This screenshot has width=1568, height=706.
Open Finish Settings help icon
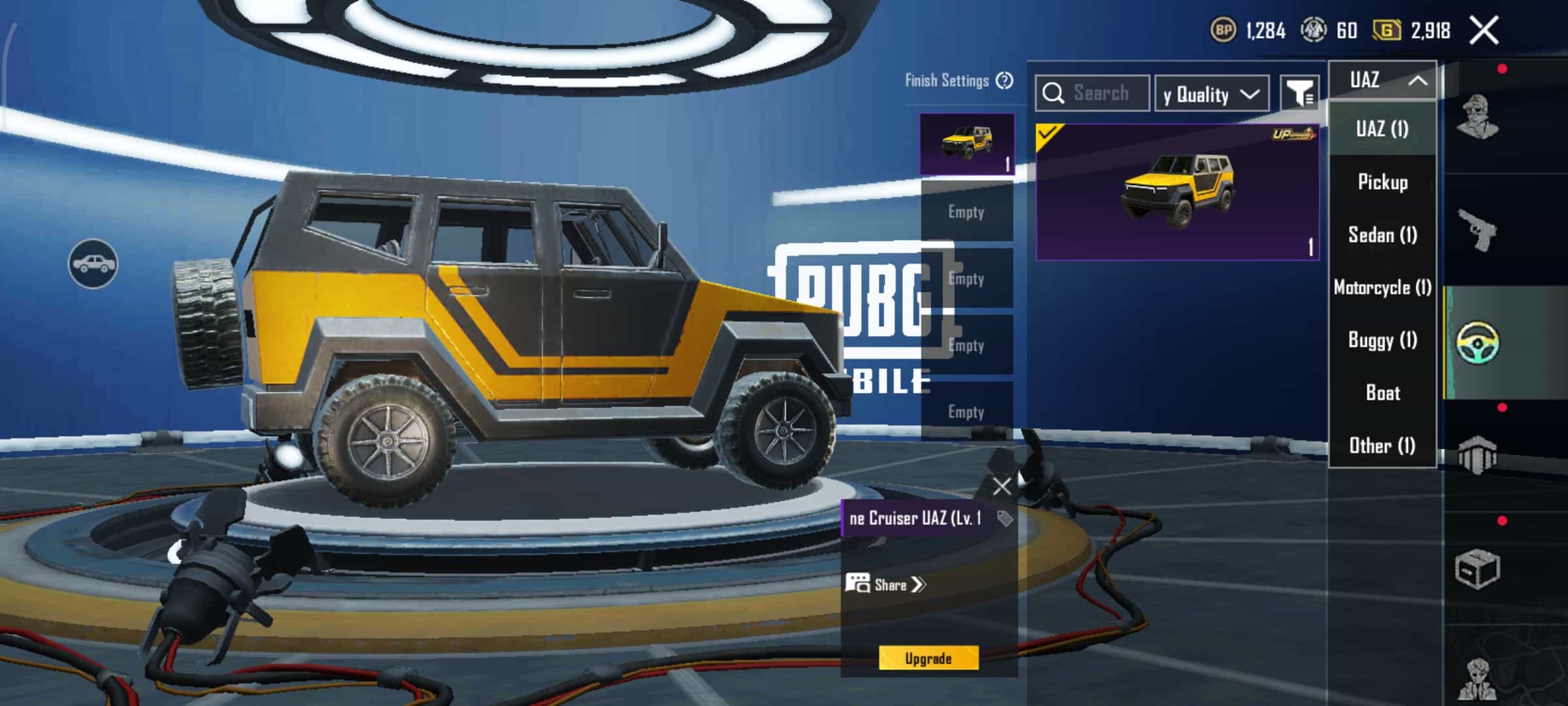[1004, 80]
